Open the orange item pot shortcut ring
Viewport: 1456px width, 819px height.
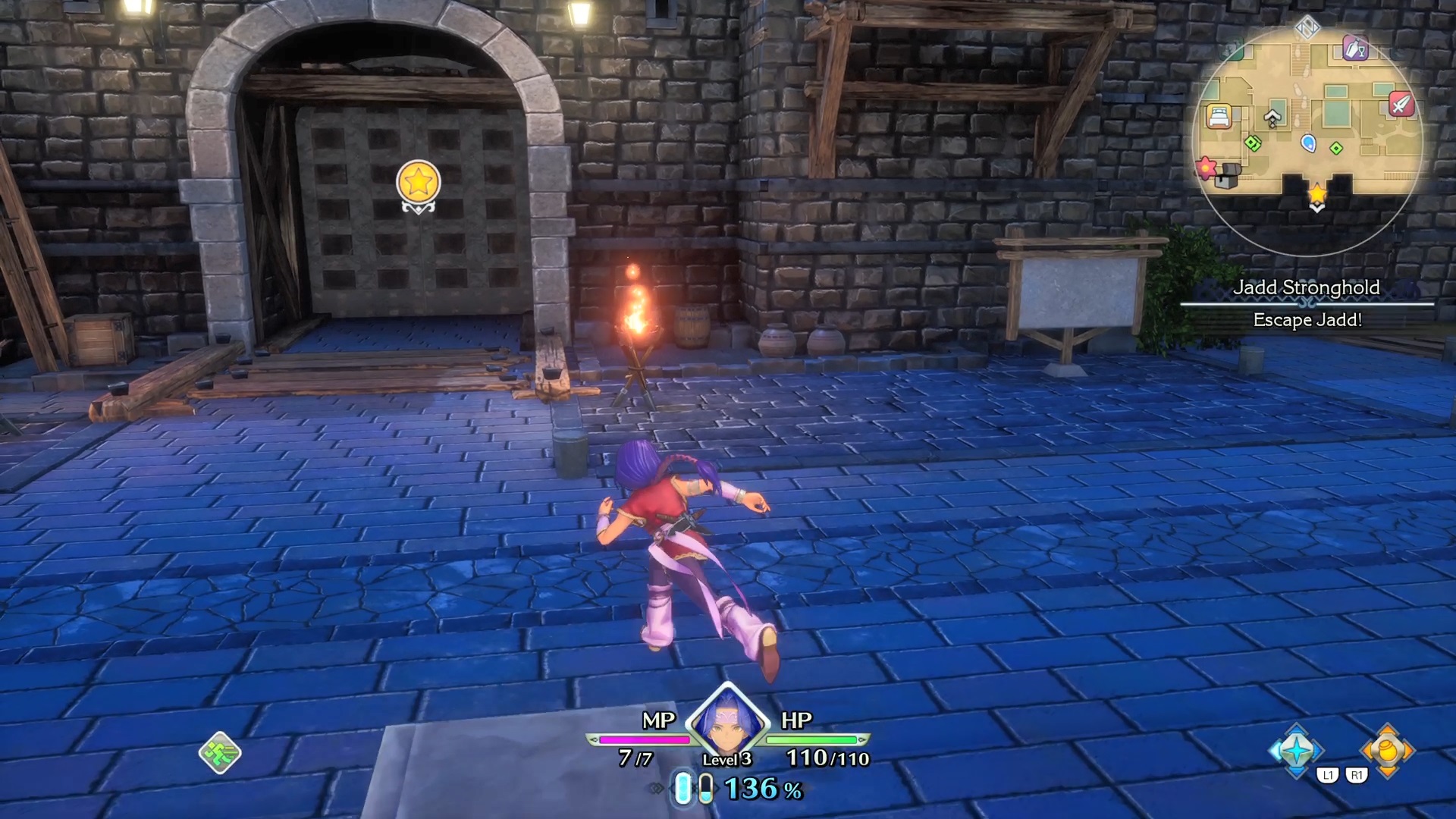pyautogui.click(x=1387, y=750)
